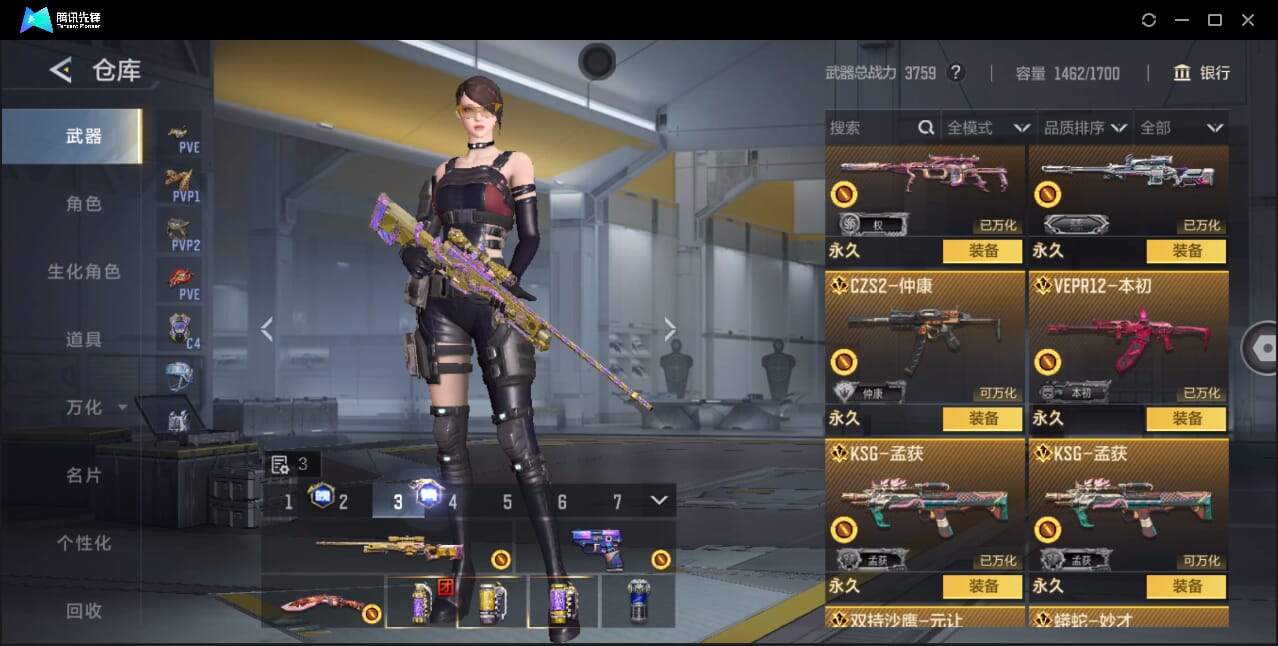This screenshot has width=1278, height=646.
Task: Close the emulator window
Action: (x=1248, y=20)
